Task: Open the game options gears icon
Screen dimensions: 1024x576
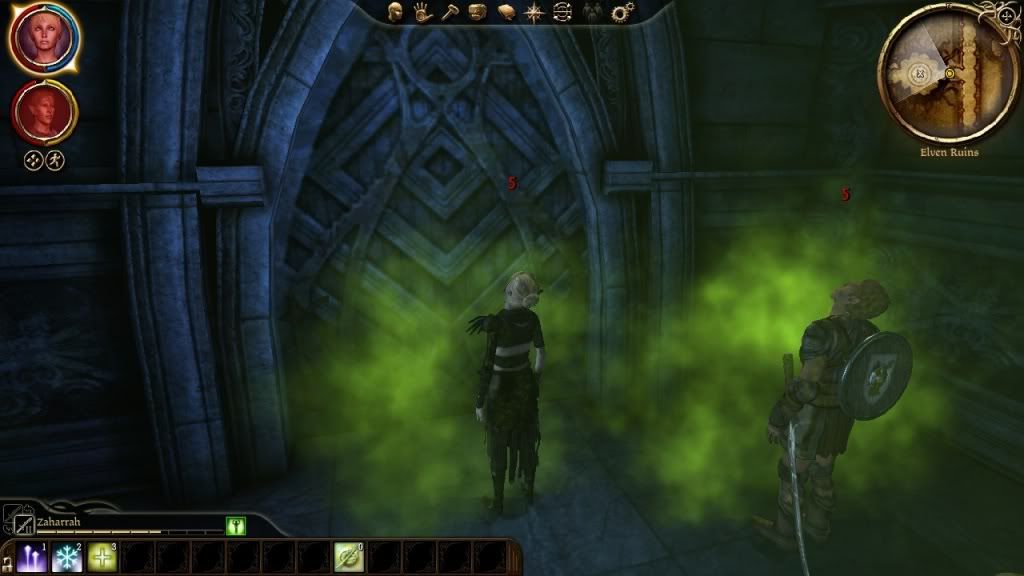Action: (623, 13)
